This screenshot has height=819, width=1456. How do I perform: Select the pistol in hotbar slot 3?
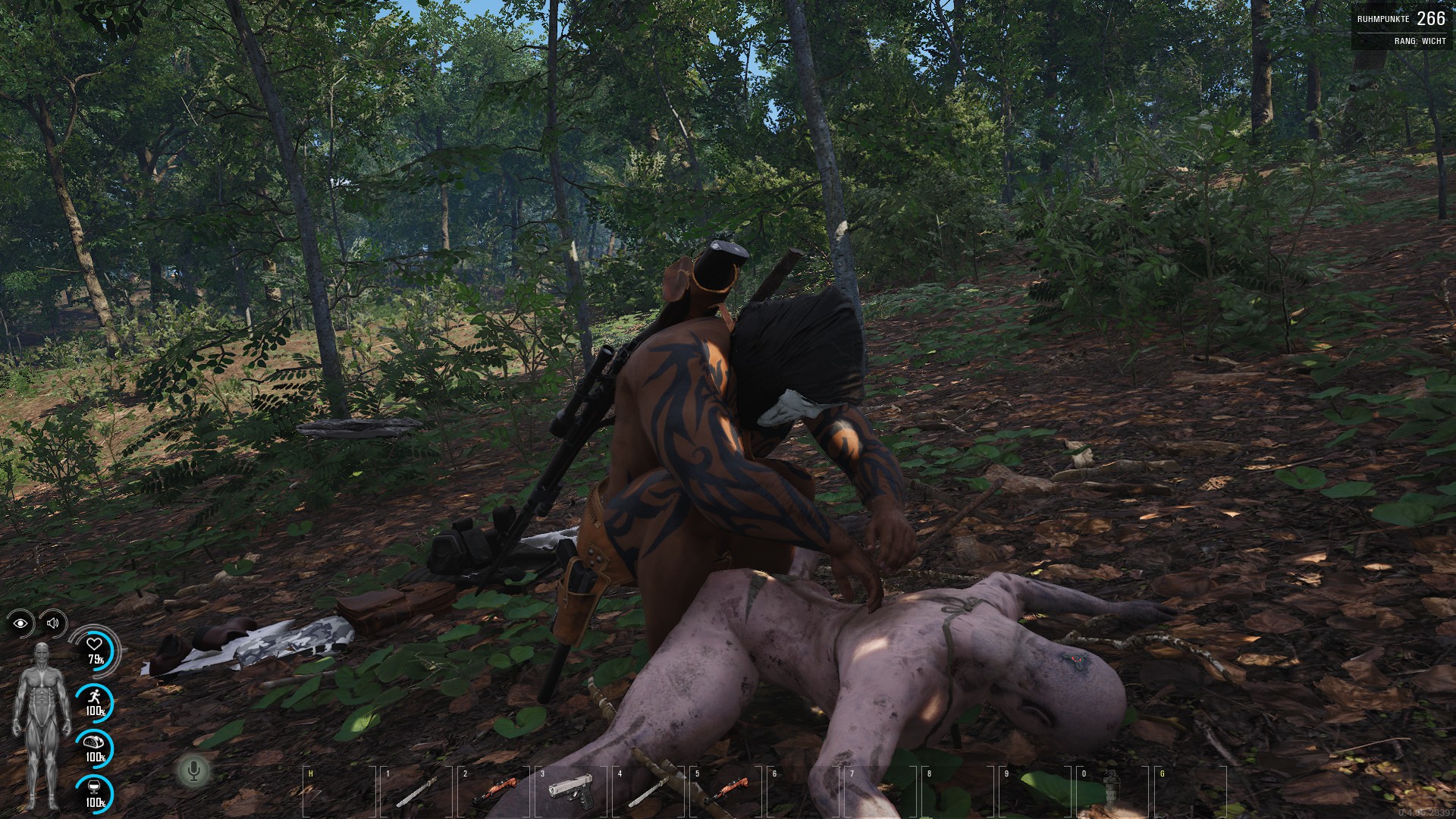(x=570, y=790)
